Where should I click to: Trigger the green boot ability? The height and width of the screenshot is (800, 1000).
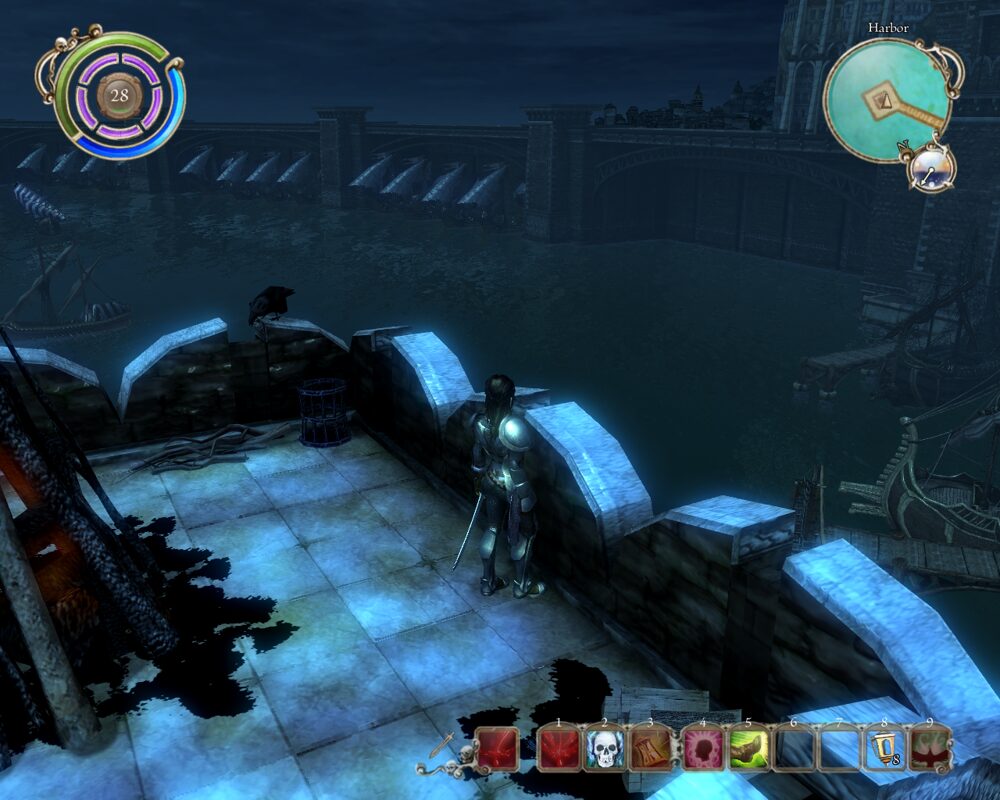click(x=748, y=748)
